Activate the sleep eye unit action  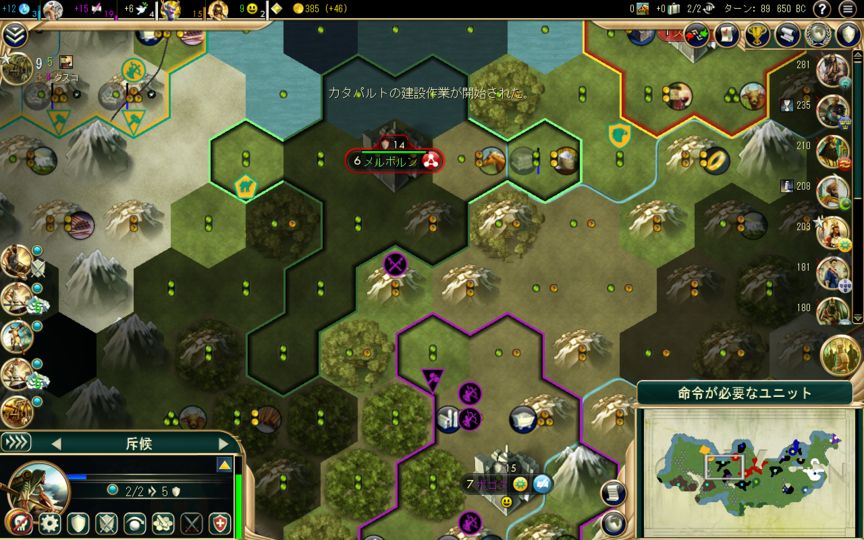pos(134,522)
